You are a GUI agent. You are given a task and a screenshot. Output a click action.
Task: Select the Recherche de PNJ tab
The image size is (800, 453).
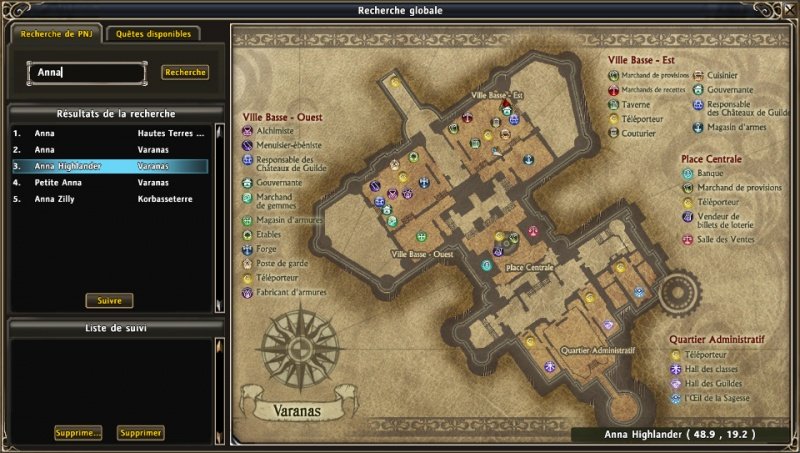point(56,33)
